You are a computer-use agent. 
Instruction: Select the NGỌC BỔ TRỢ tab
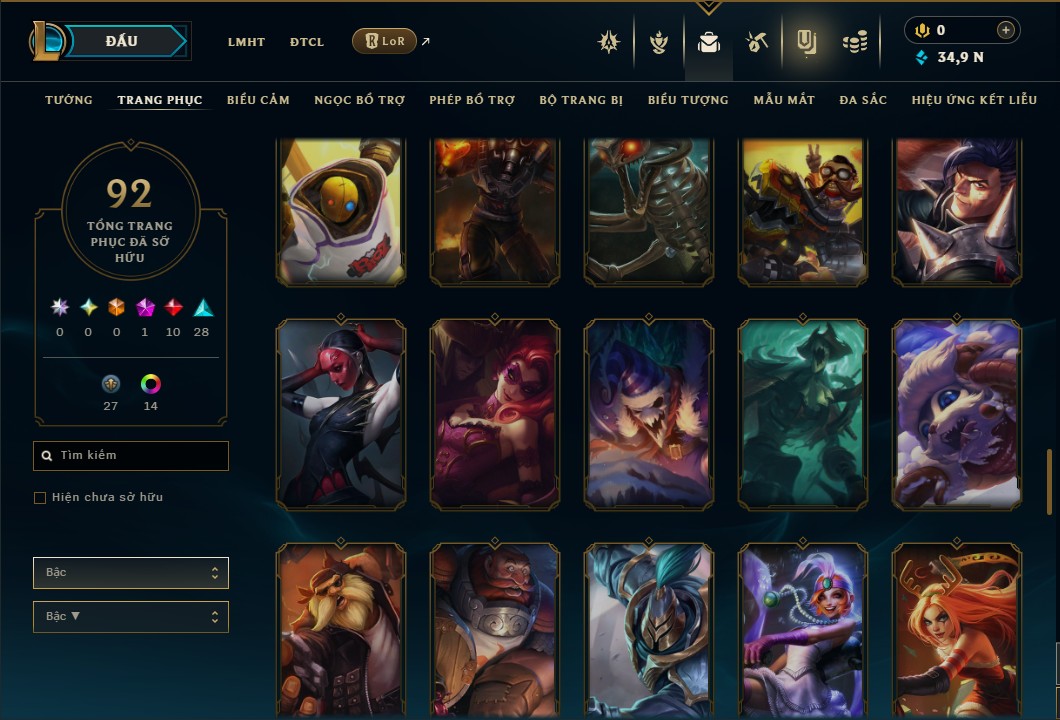pos(359,100)
